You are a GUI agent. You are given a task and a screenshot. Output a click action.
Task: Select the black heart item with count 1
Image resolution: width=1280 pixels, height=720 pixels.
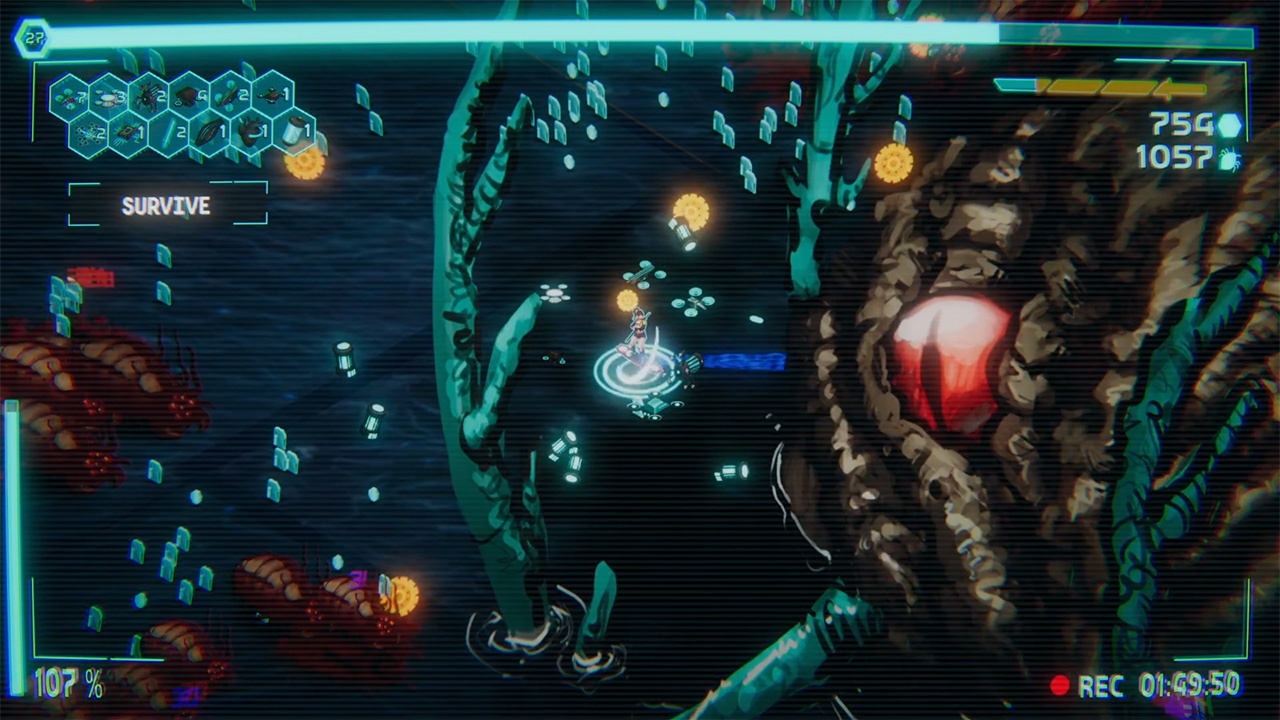[251, 131]
